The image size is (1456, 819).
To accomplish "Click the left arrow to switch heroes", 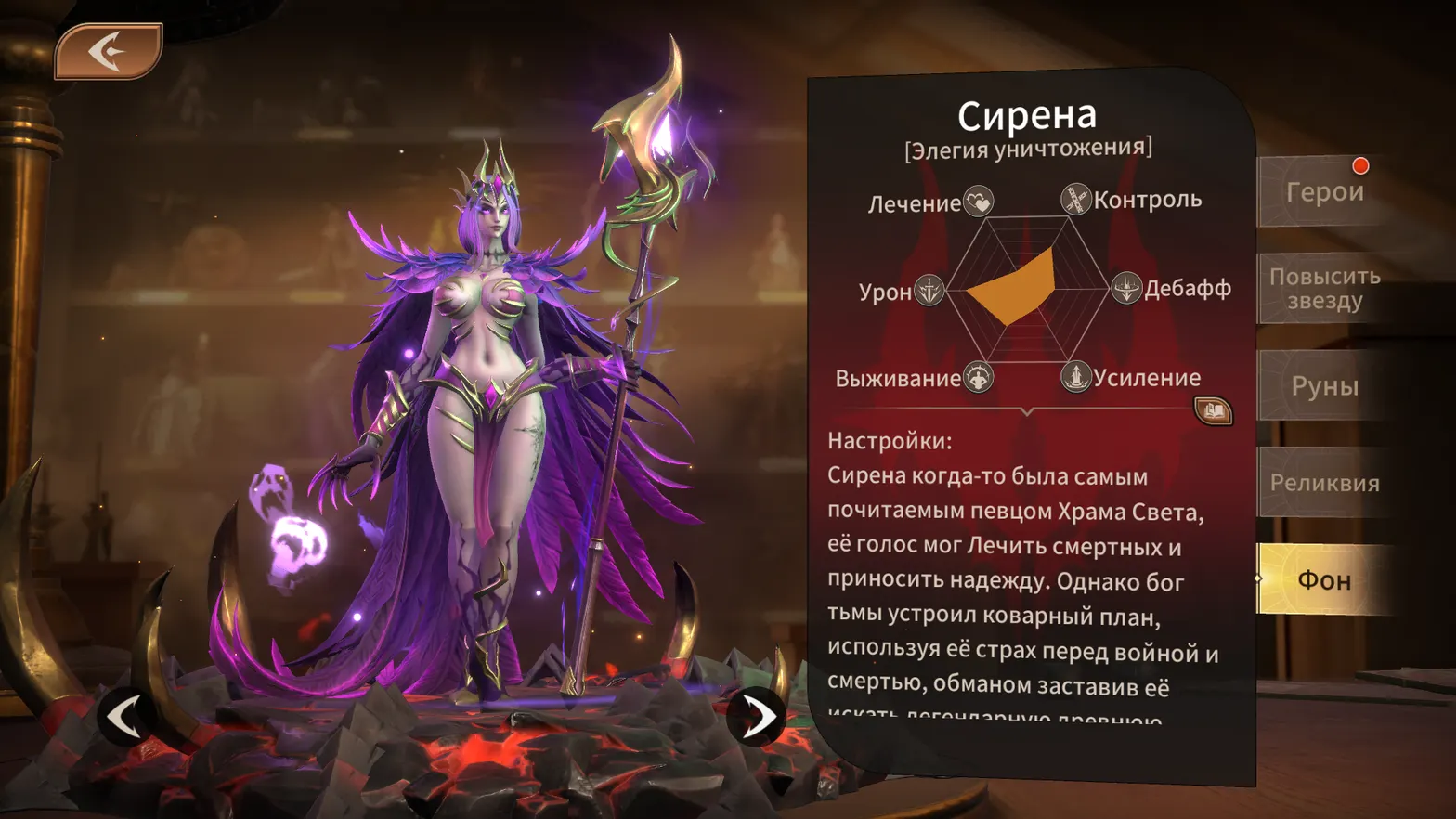I will point(123,717).
